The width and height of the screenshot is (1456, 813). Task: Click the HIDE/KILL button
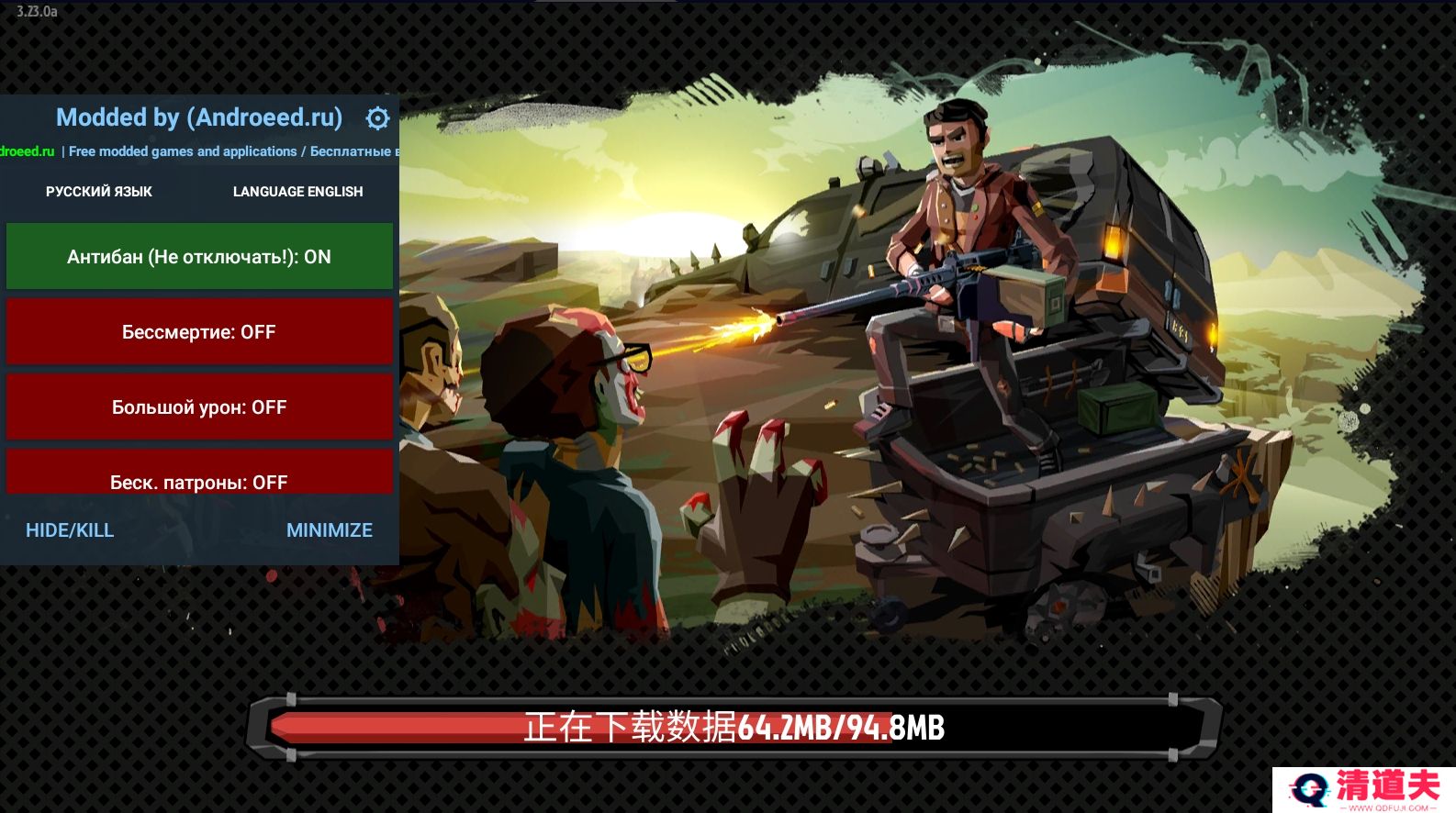tap(70, 530)
